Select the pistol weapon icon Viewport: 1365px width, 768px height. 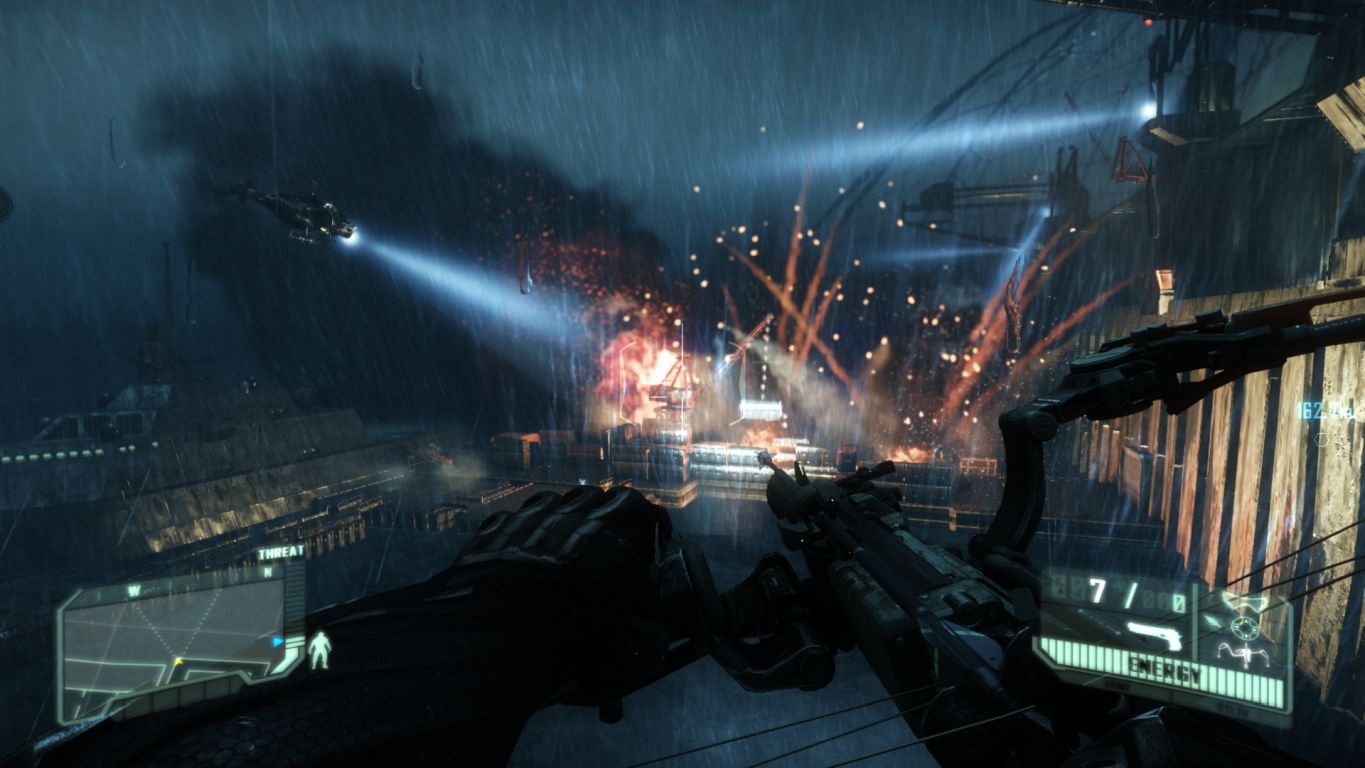coord(1153,635)
